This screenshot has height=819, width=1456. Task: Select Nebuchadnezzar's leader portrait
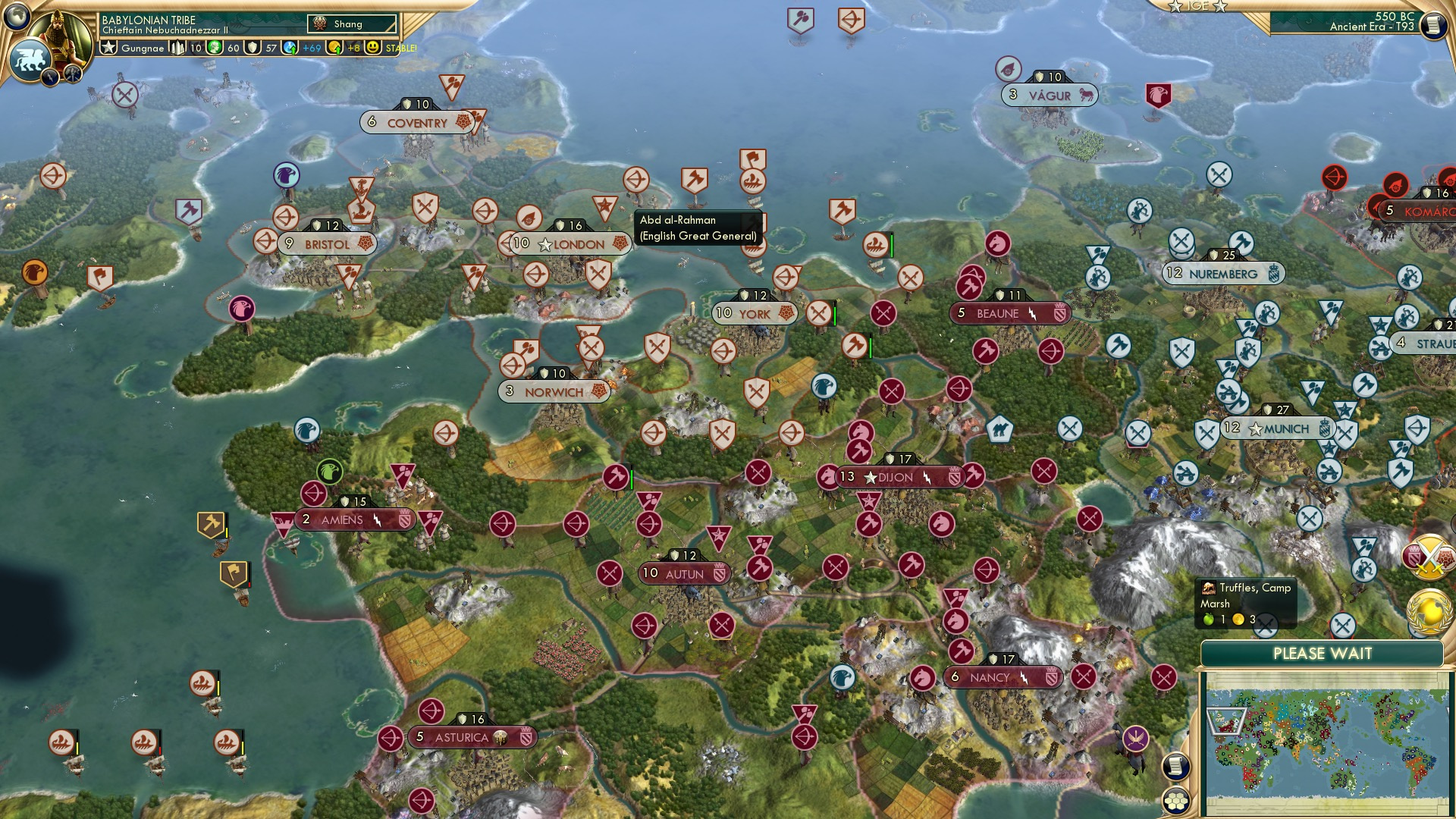tap(63, 36)
